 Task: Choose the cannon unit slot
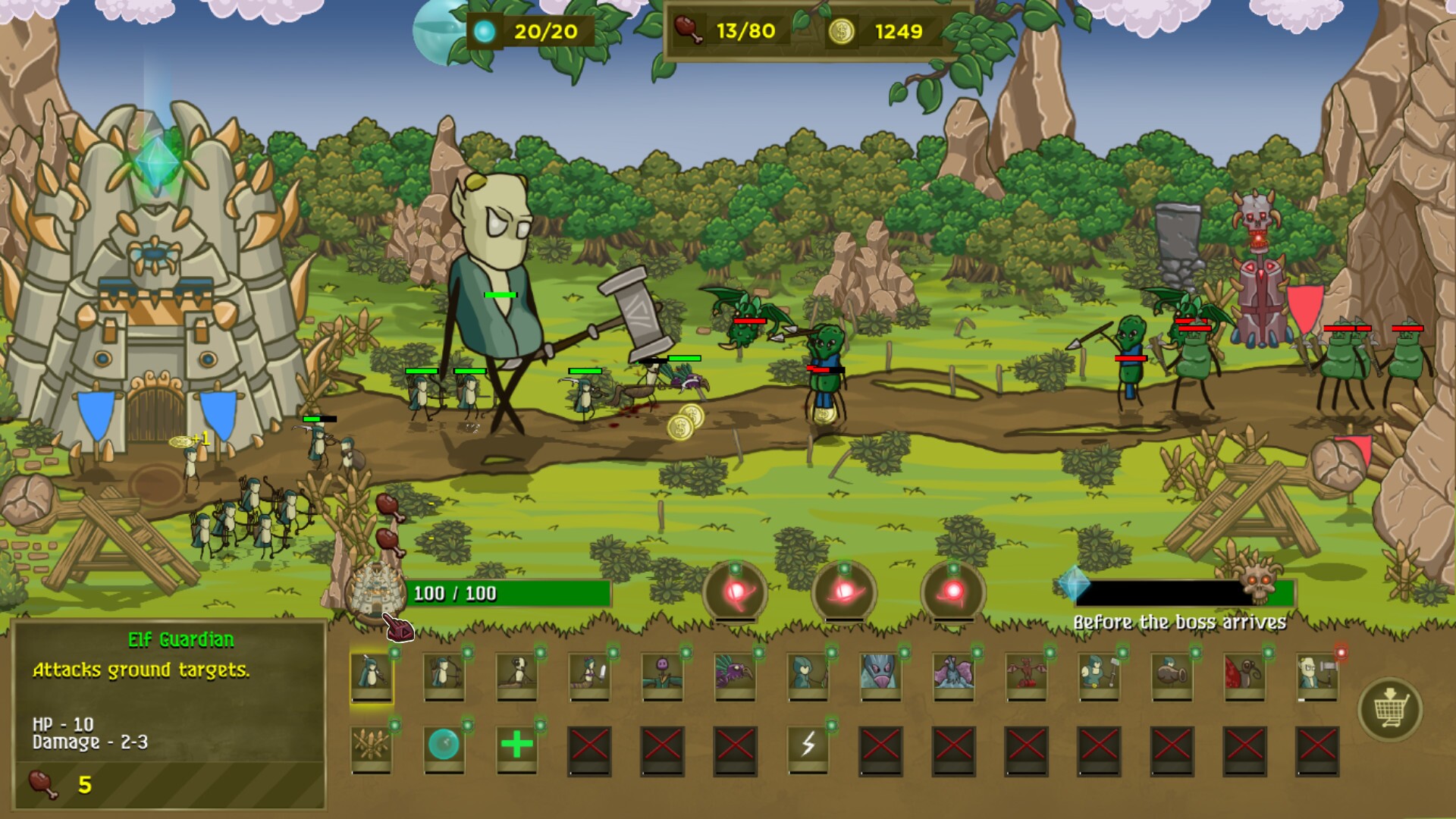pos(1172,674)
